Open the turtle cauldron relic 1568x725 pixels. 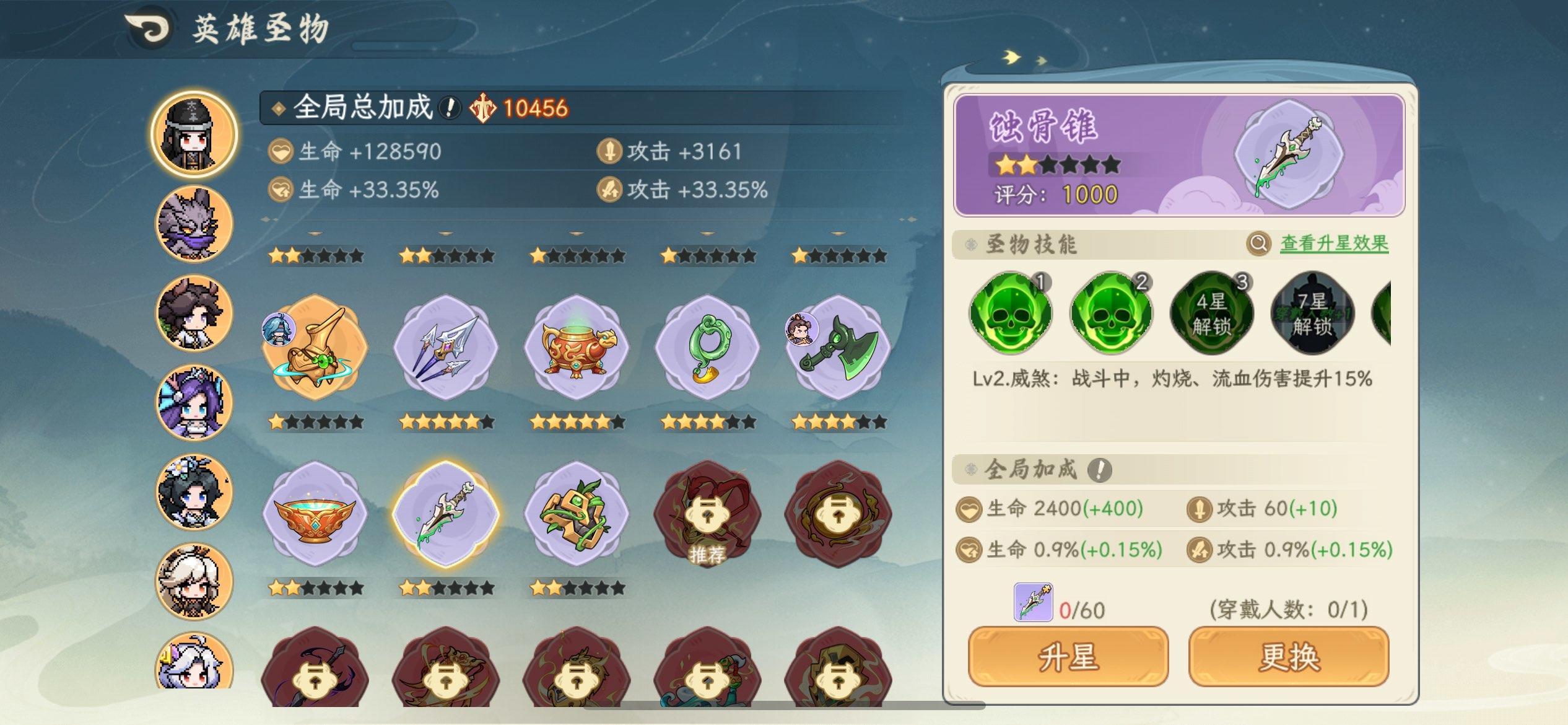578,349
